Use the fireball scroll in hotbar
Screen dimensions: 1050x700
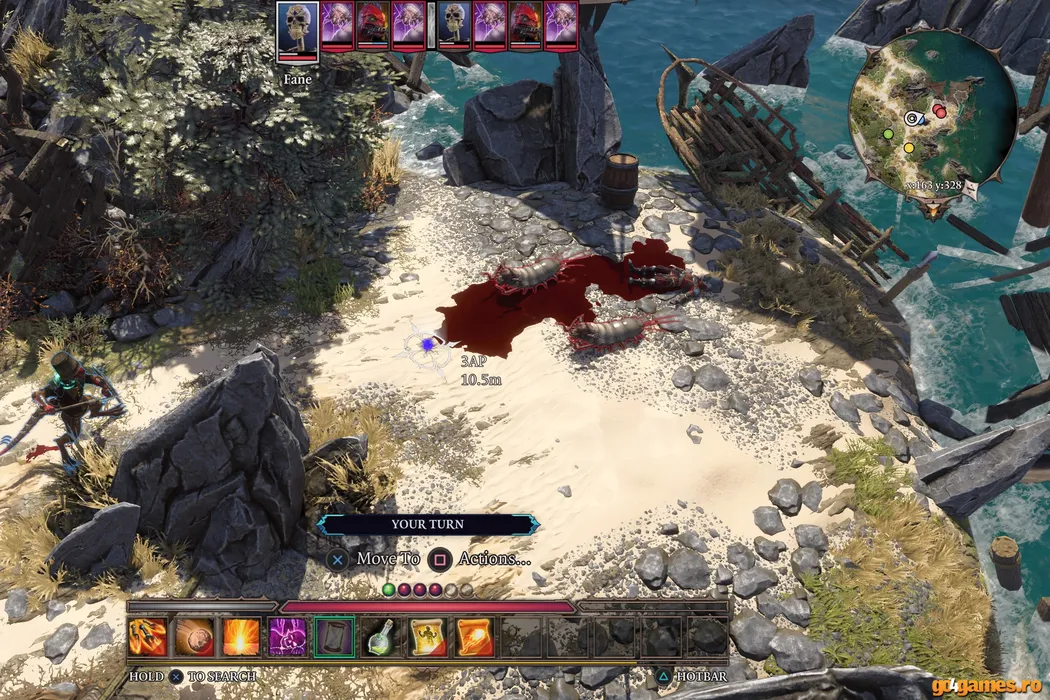tap(473, 637)
